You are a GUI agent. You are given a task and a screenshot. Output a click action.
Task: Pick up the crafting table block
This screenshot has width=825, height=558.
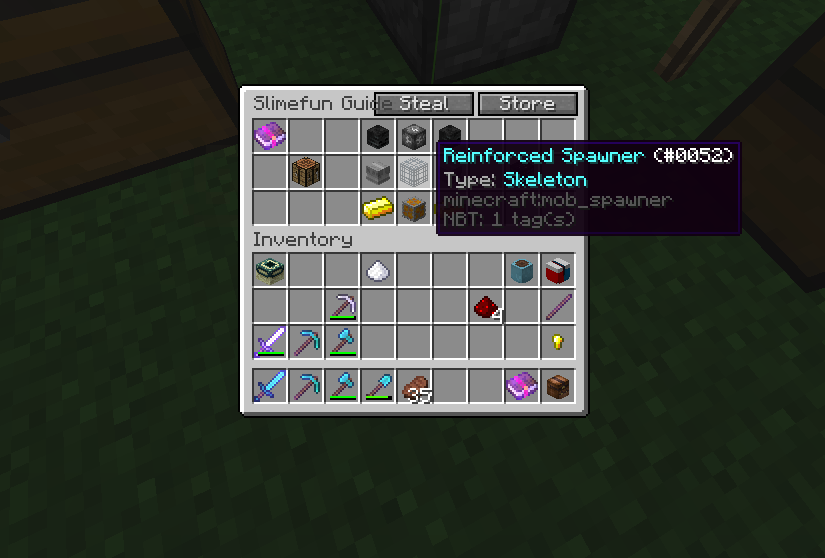pyautogui.click(x=306, y=171)
